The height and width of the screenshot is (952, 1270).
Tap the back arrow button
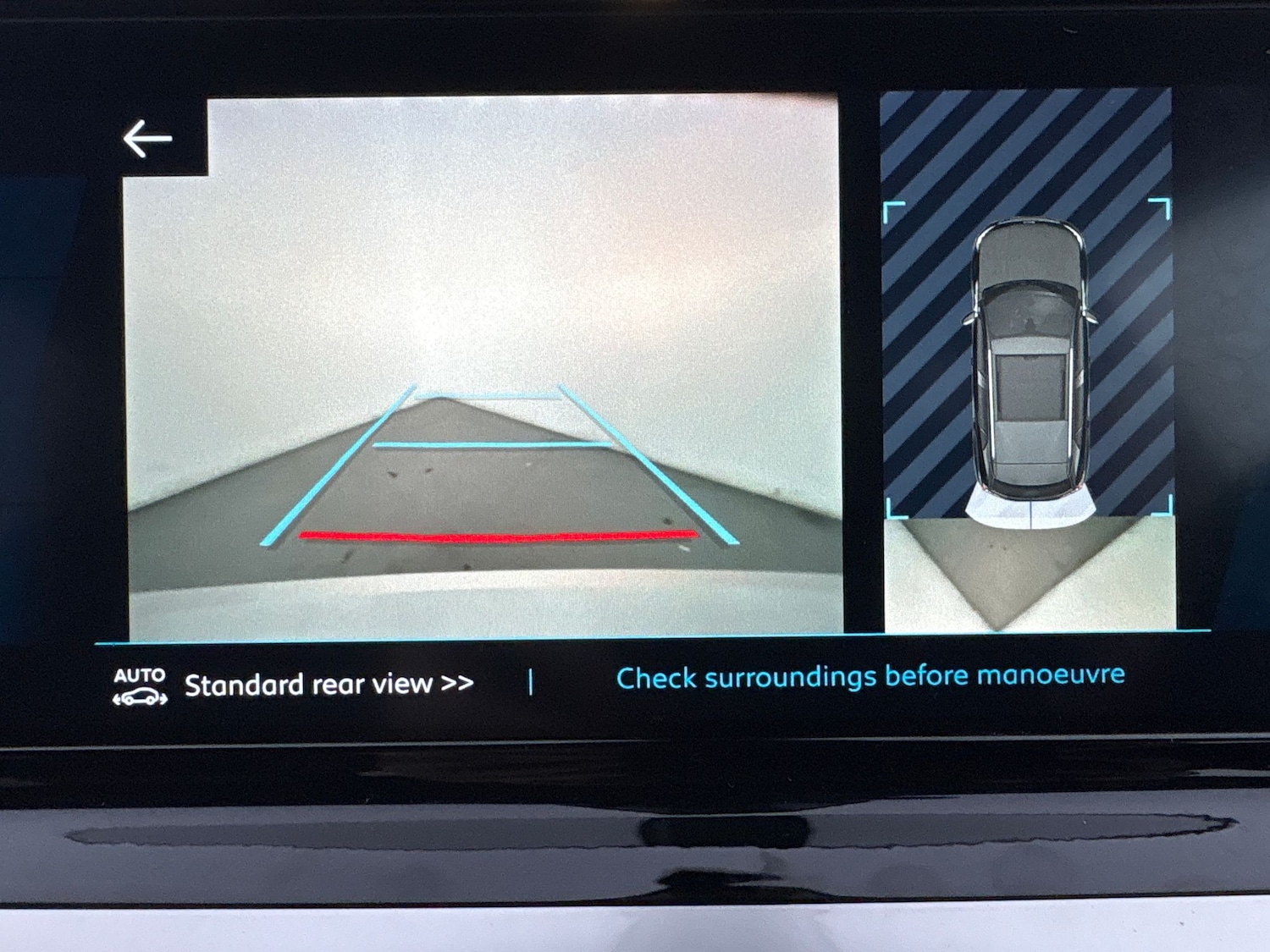pos(147,139)
